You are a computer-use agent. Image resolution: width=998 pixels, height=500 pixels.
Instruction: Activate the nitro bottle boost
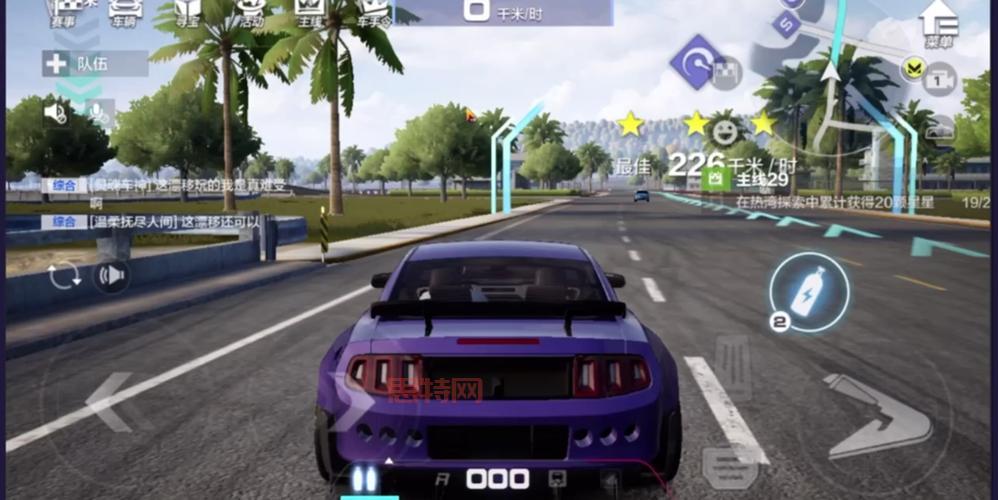pyautogui.click(x=809, y=291)
